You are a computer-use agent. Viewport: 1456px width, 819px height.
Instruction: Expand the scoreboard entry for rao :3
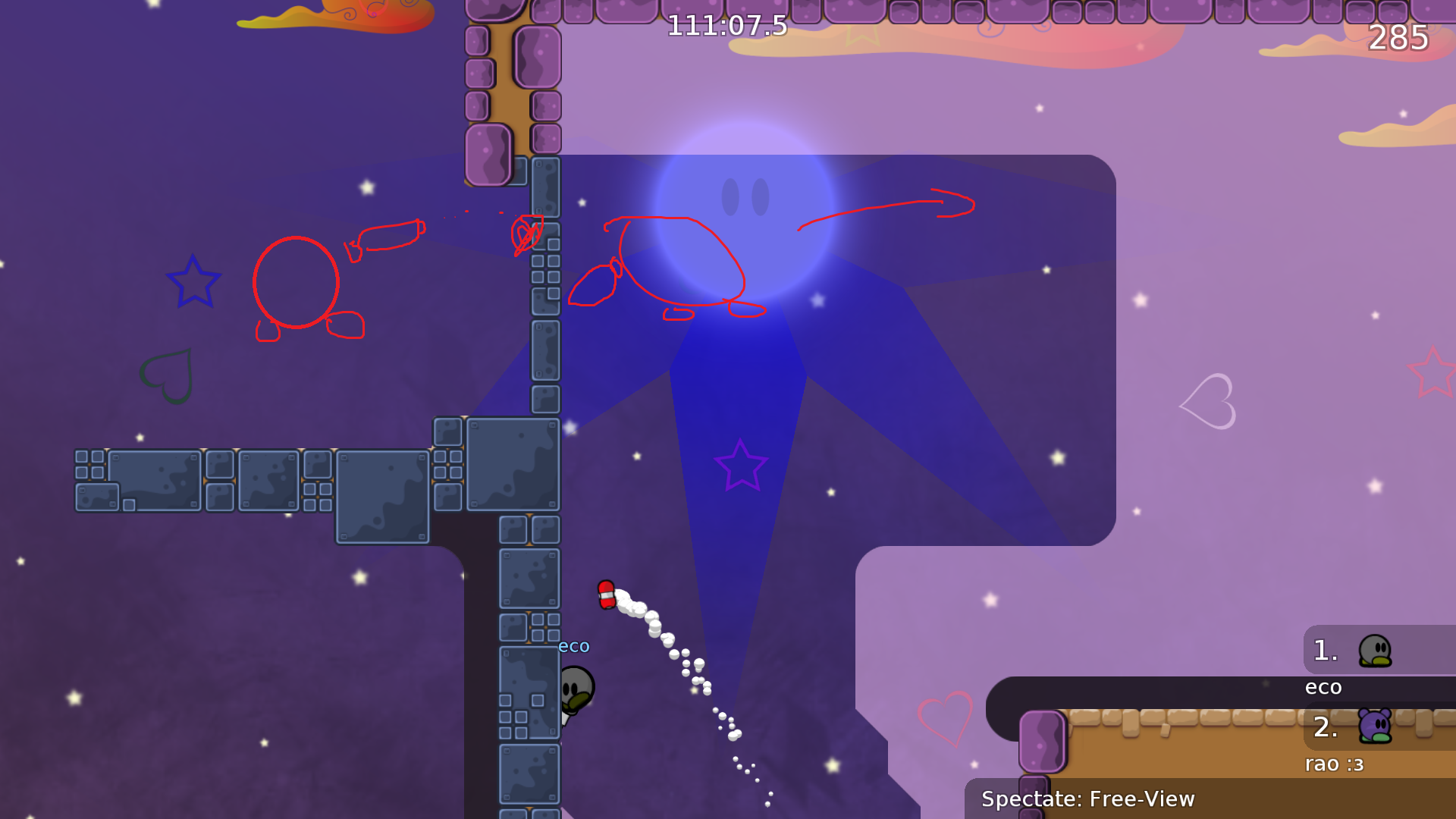1324,726
